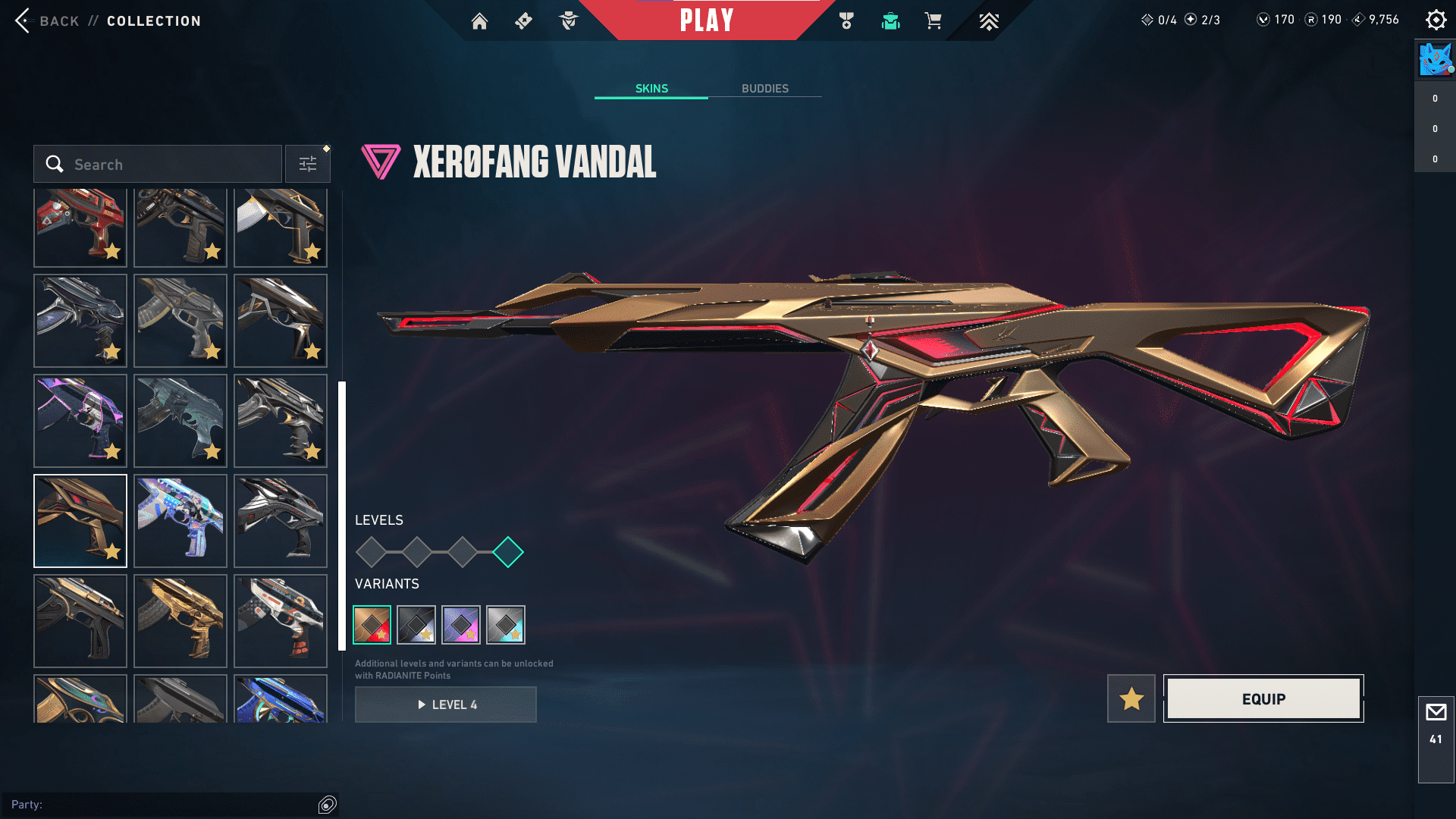
Task: Open the settings gear
Action: pyautogui.click(x=1436, y=20)
